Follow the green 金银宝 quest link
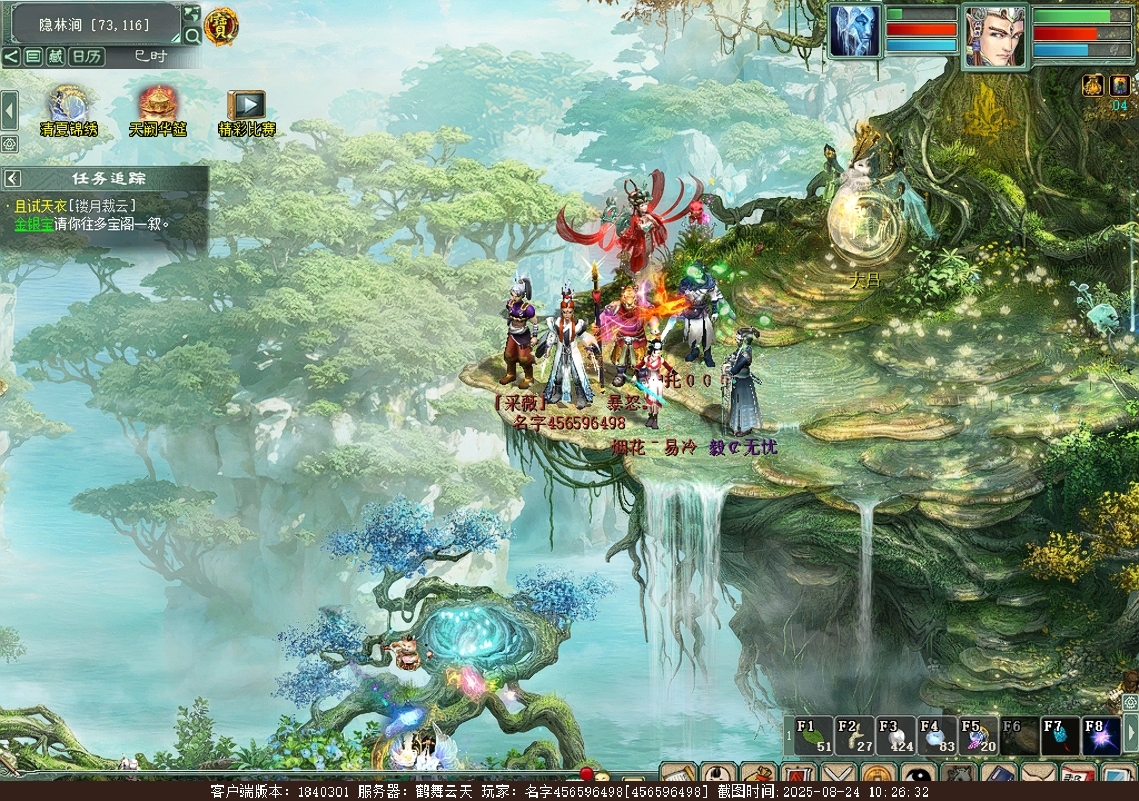Viewport: 1139px width, 801px height. pyautogui.click(x=34, y=224)
